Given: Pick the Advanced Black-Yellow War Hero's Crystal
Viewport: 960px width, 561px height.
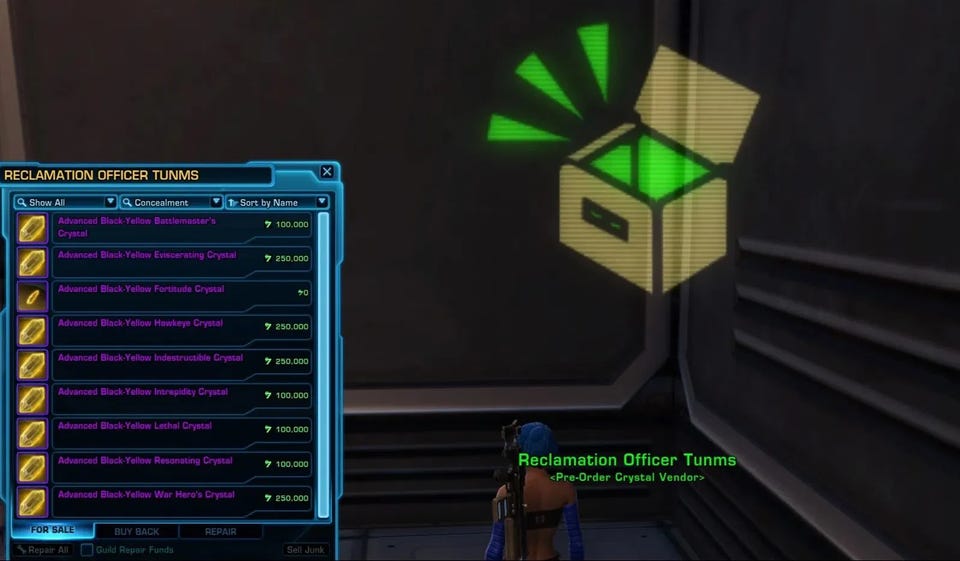Looking at the screenshot, I should [165, 500].
